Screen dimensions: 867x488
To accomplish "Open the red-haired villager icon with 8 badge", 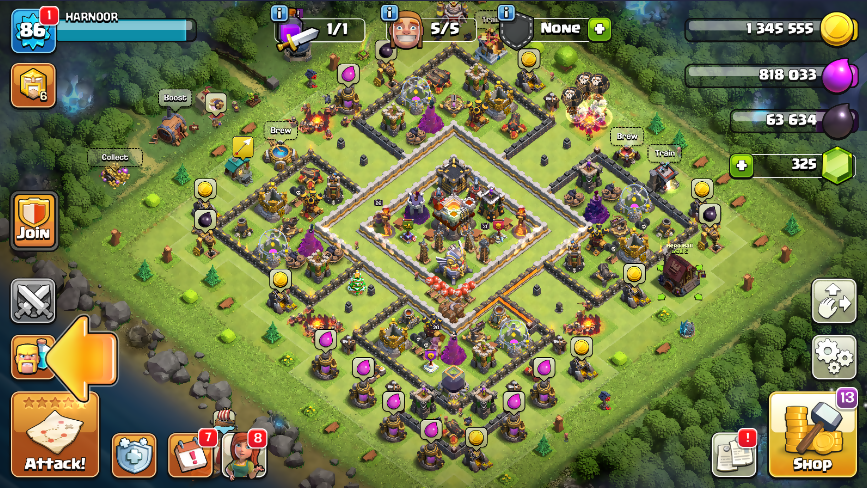I will point(242,455).
